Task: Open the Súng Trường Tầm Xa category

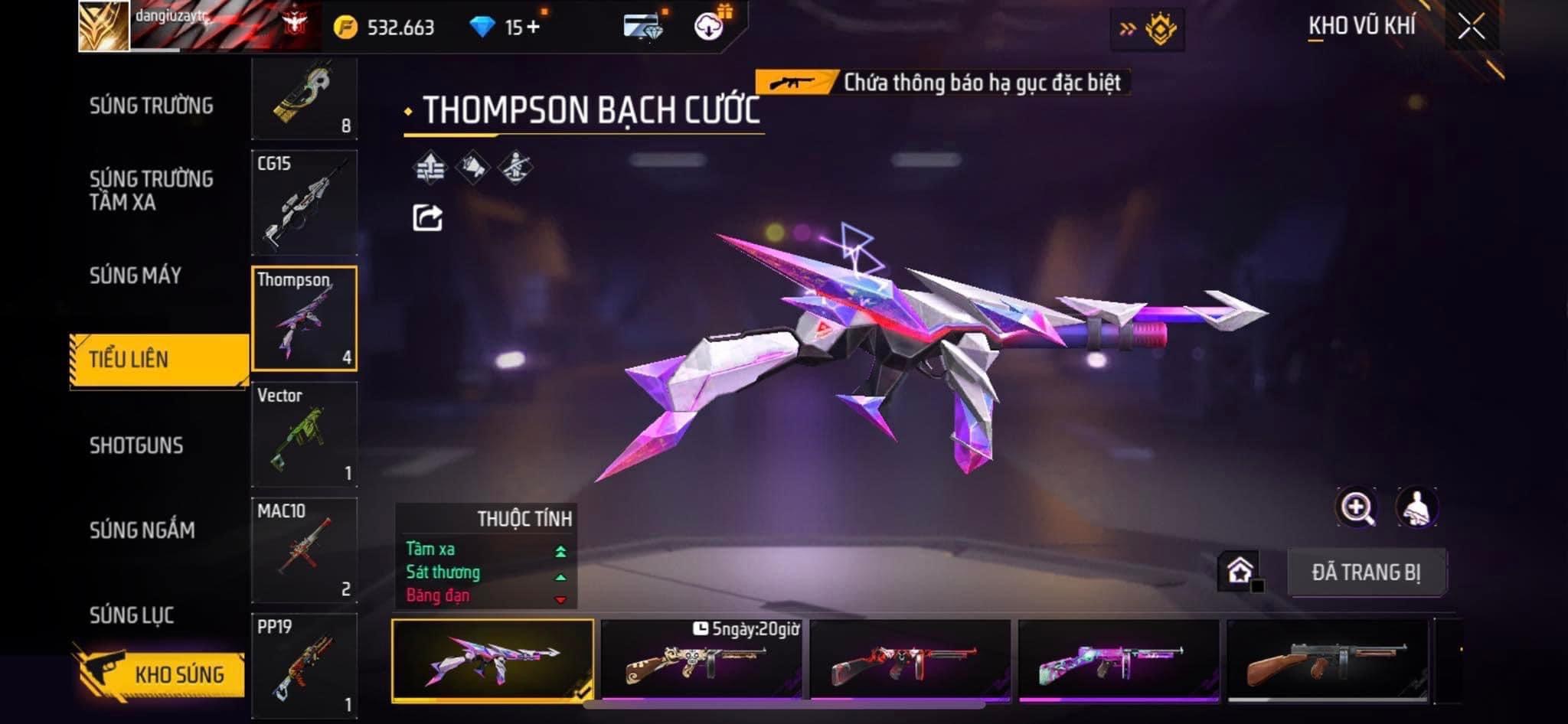Action: point(151,190)
